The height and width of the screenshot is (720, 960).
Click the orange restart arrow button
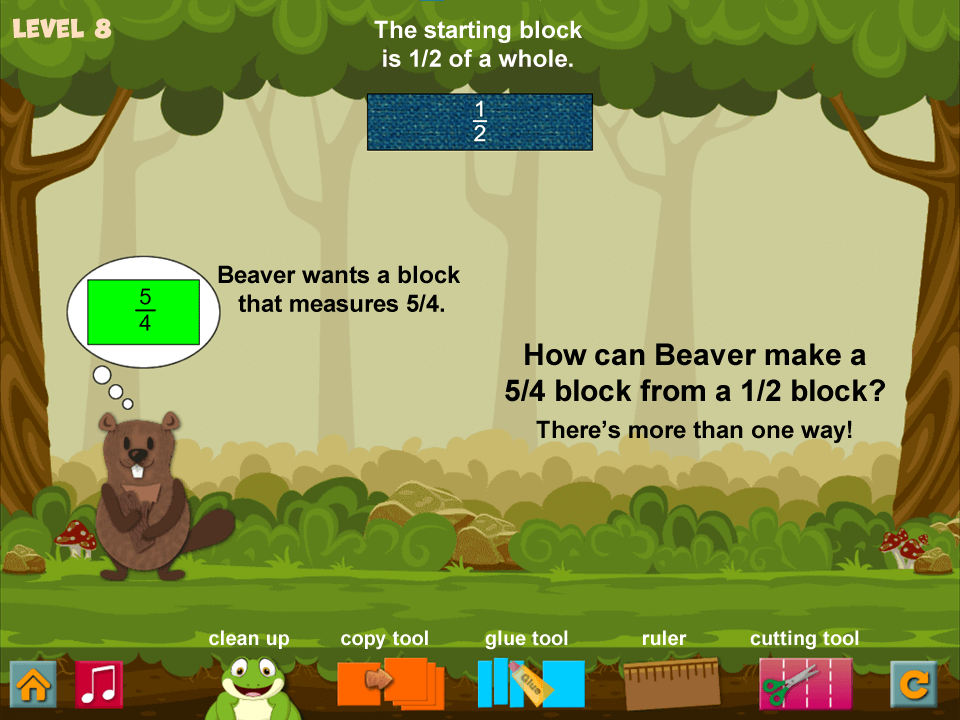click(x=914, y=684)
